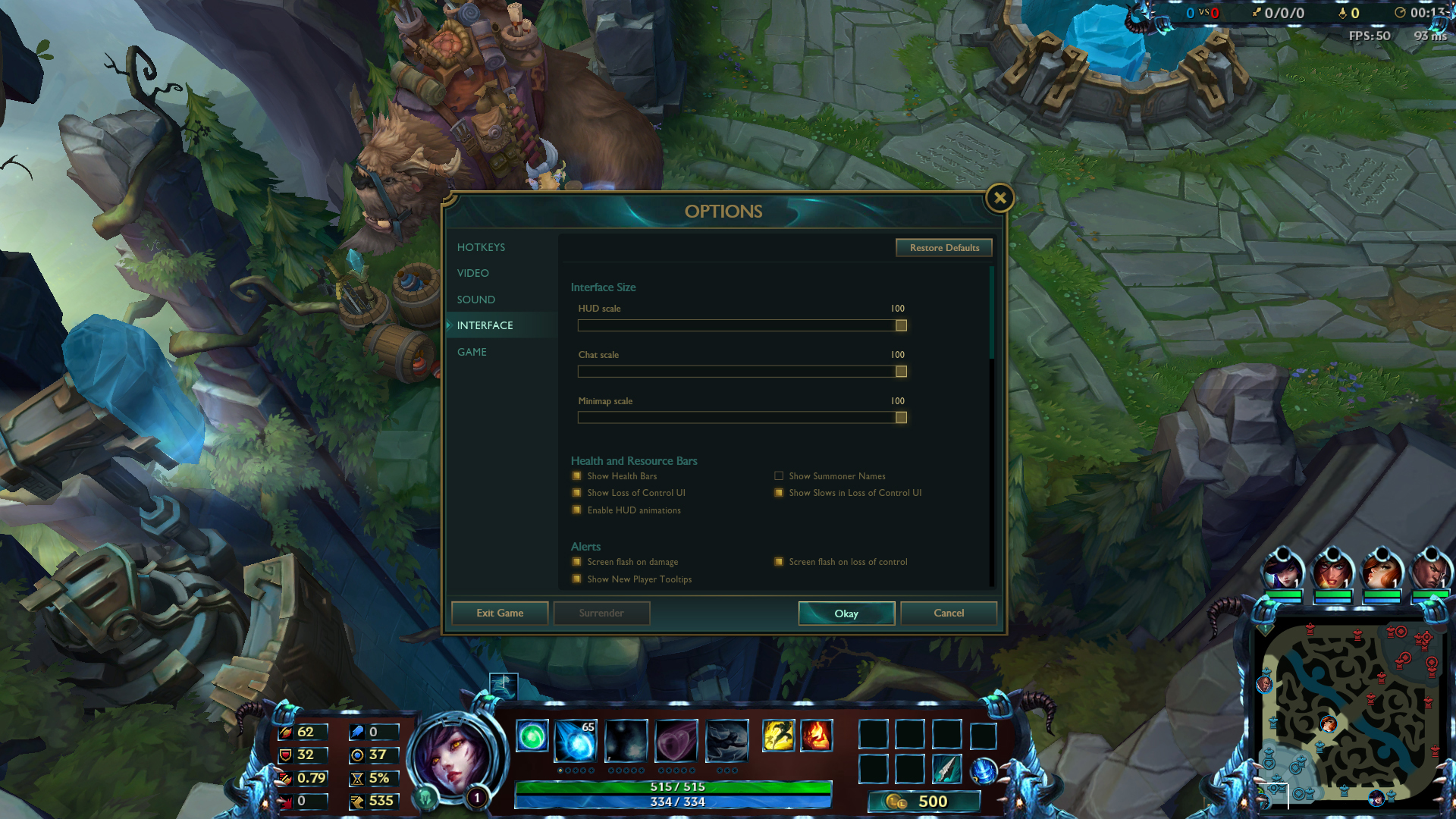Click the HUD scale slider handle
Screen dimensions: 1456x819
[901, 325]
